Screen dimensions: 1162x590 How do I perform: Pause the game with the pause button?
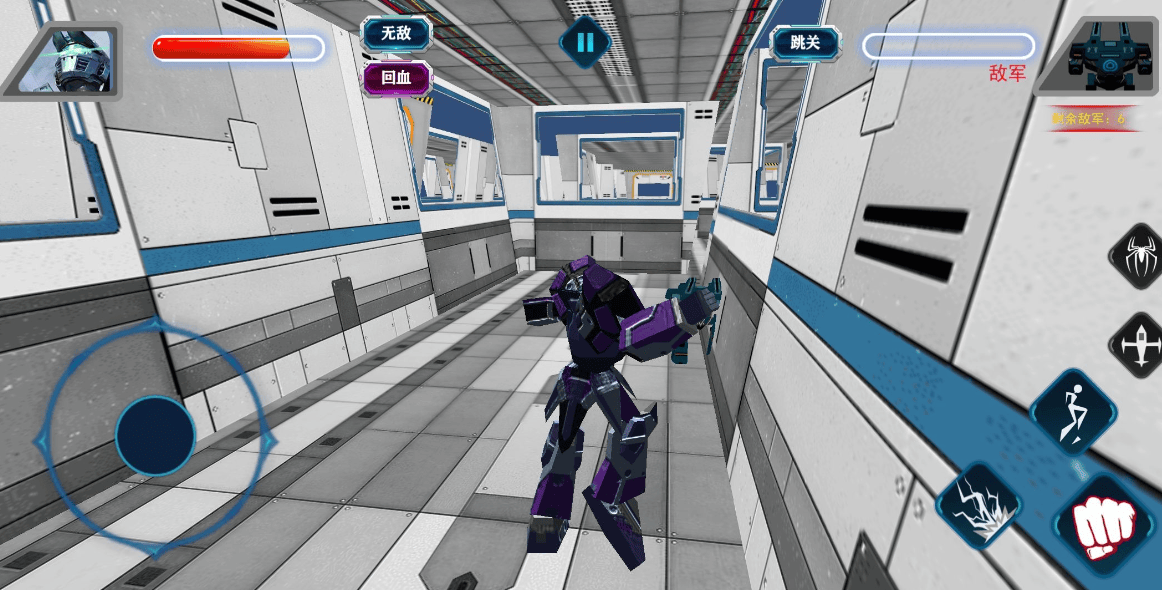pyautogui.click(x=585, y=42)
